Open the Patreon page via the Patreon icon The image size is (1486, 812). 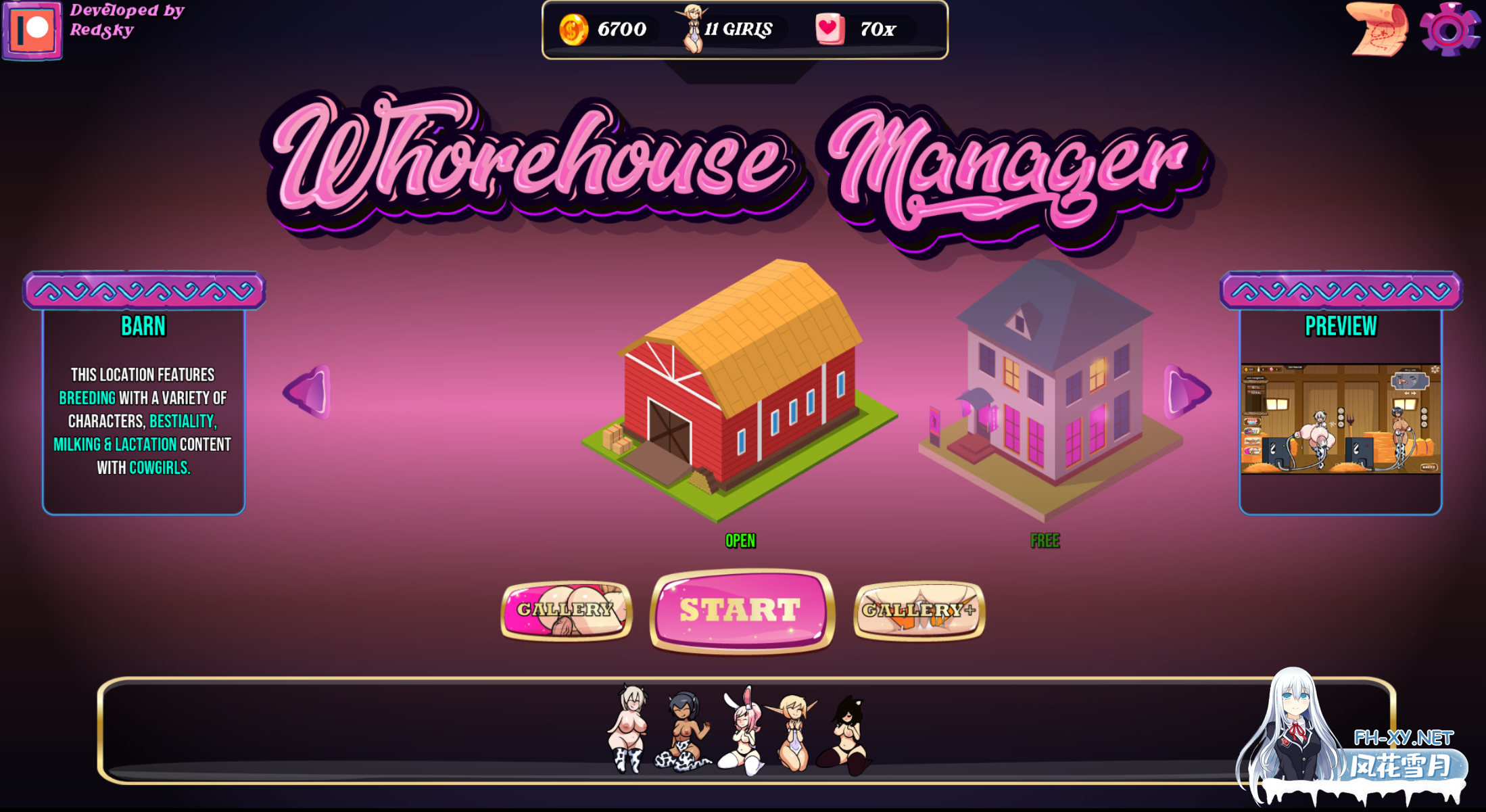point(32,31)
